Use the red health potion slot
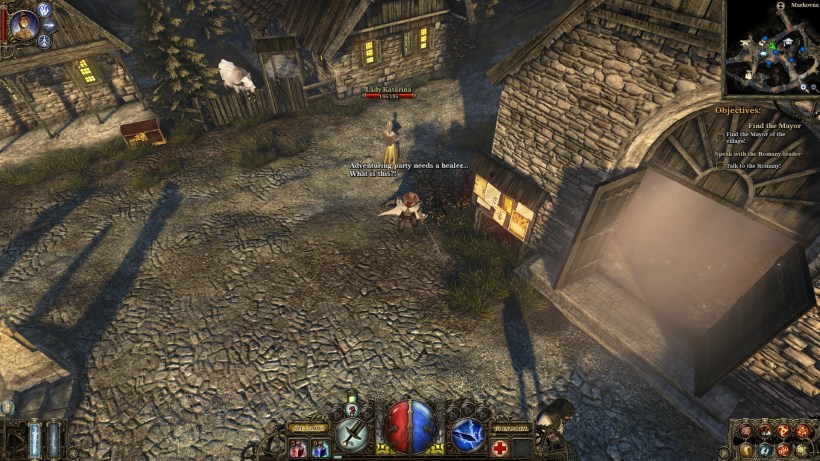The height and width of the screenshot is (461, 820). pyautogui.click(x=297, y=449)
